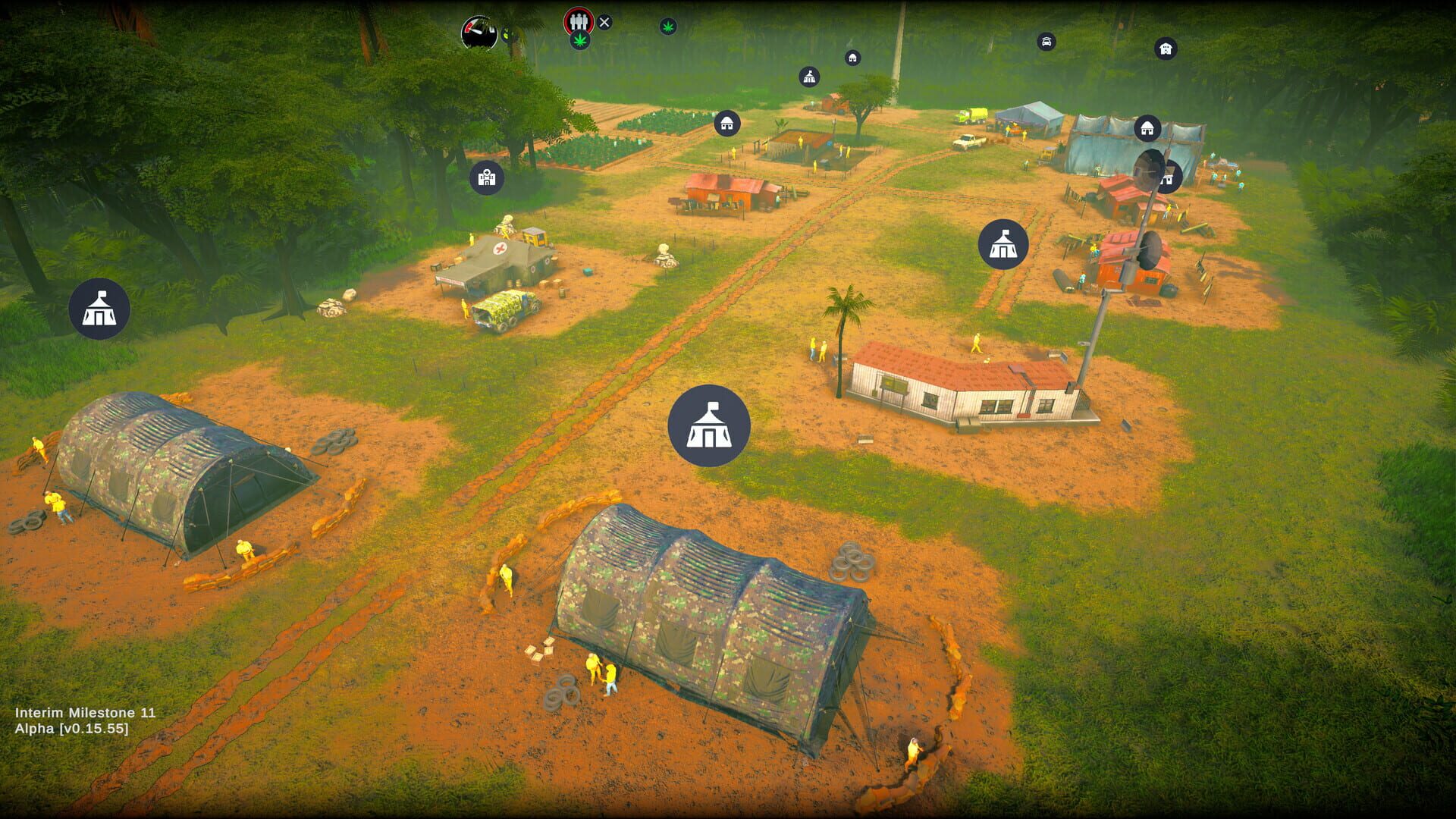Dismiss the workers alert by clicking the X

604,23
